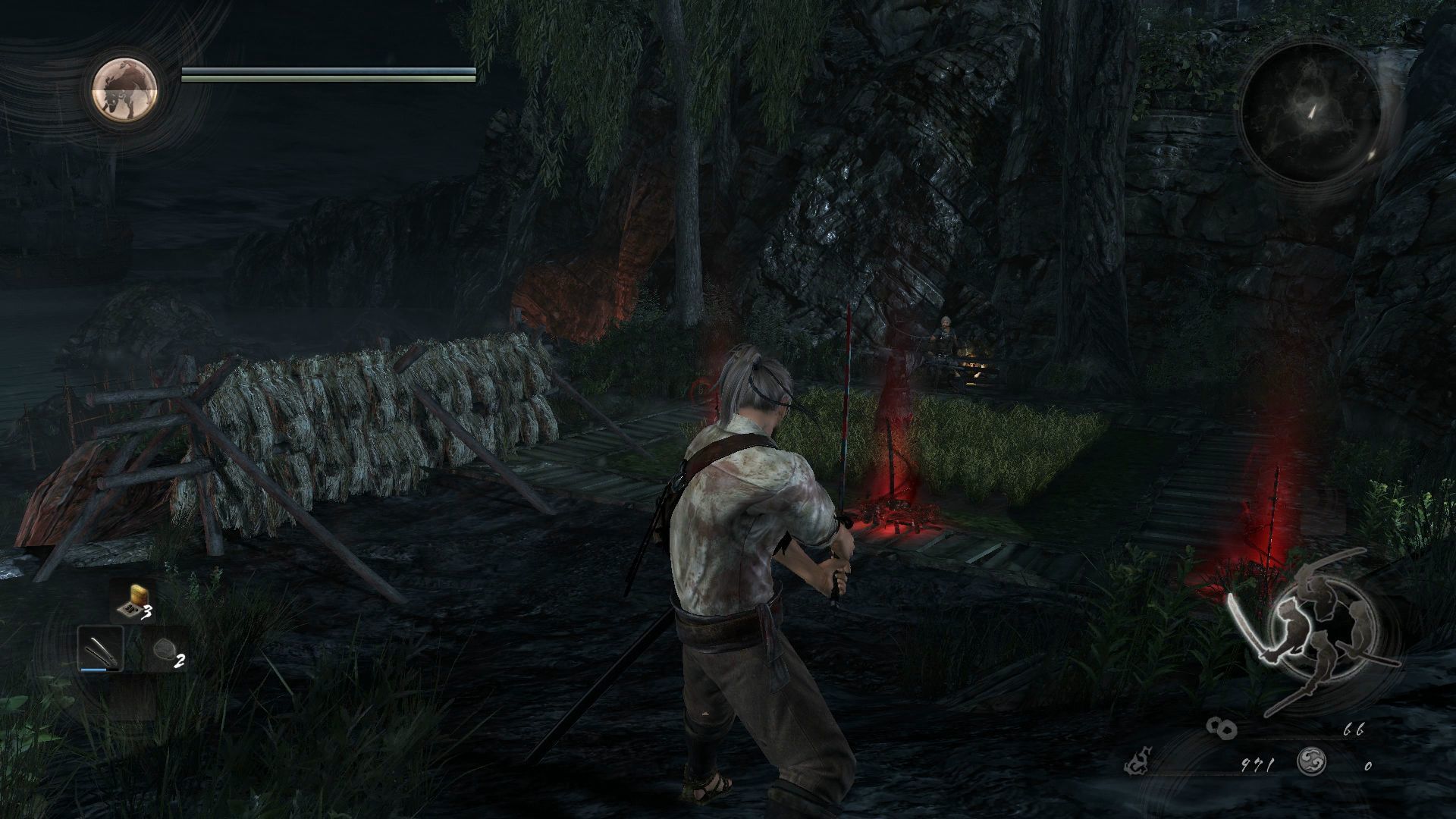Choose the stone item with count 2

[165, 650]
